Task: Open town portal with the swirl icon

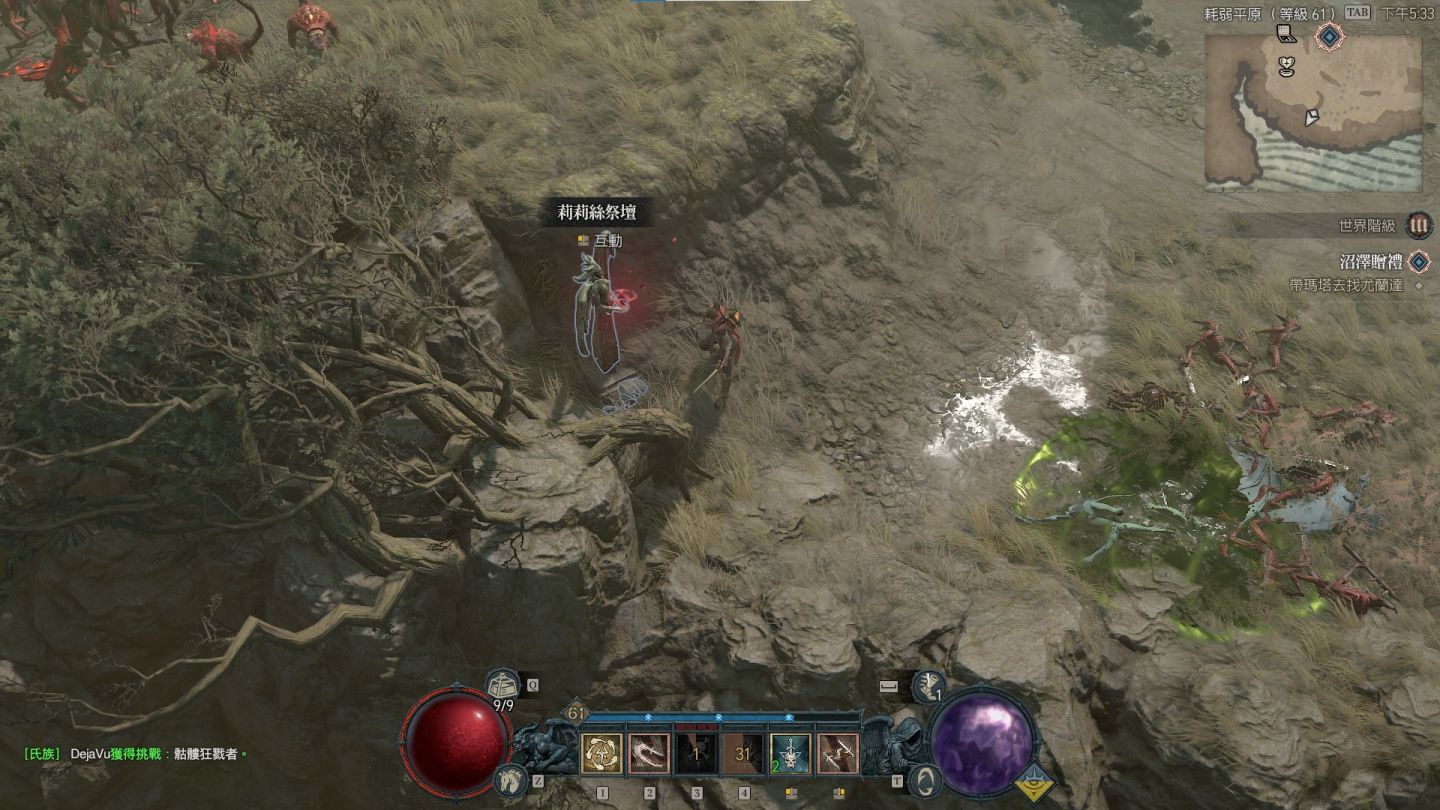Action: point(925,779)
